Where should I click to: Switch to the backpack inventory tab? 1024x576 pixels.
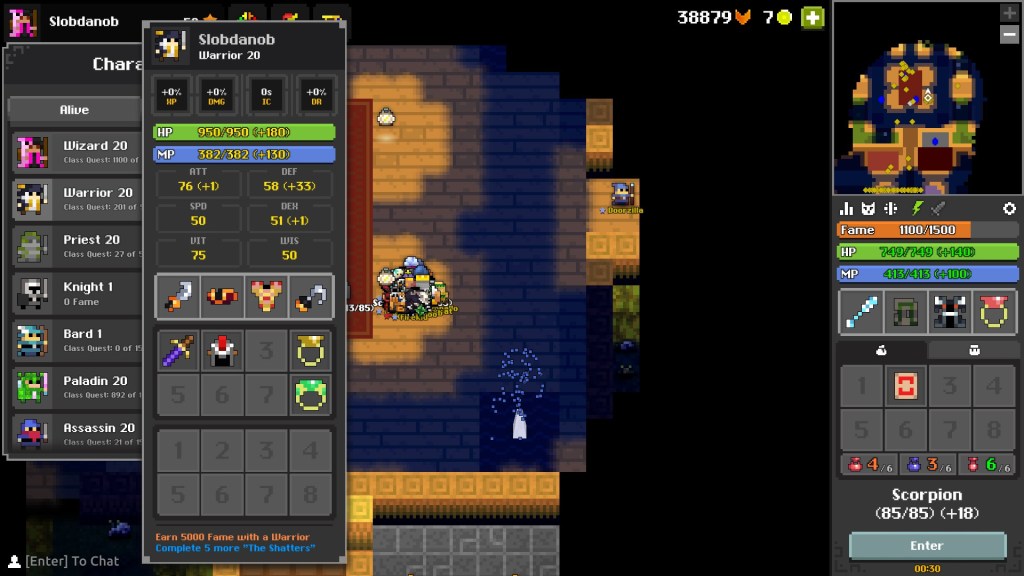click(975, 351)
